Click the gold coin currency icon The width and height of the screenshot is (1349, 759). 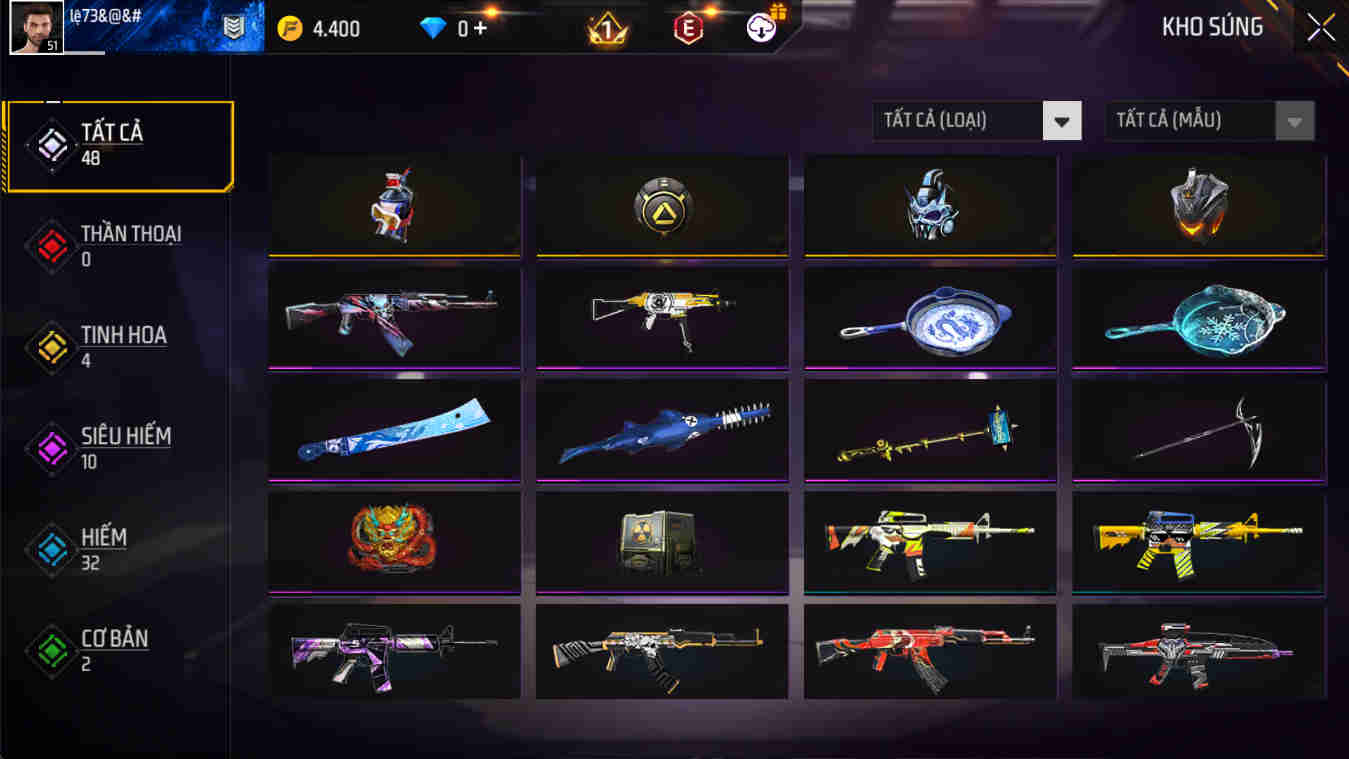coord(292,29)
